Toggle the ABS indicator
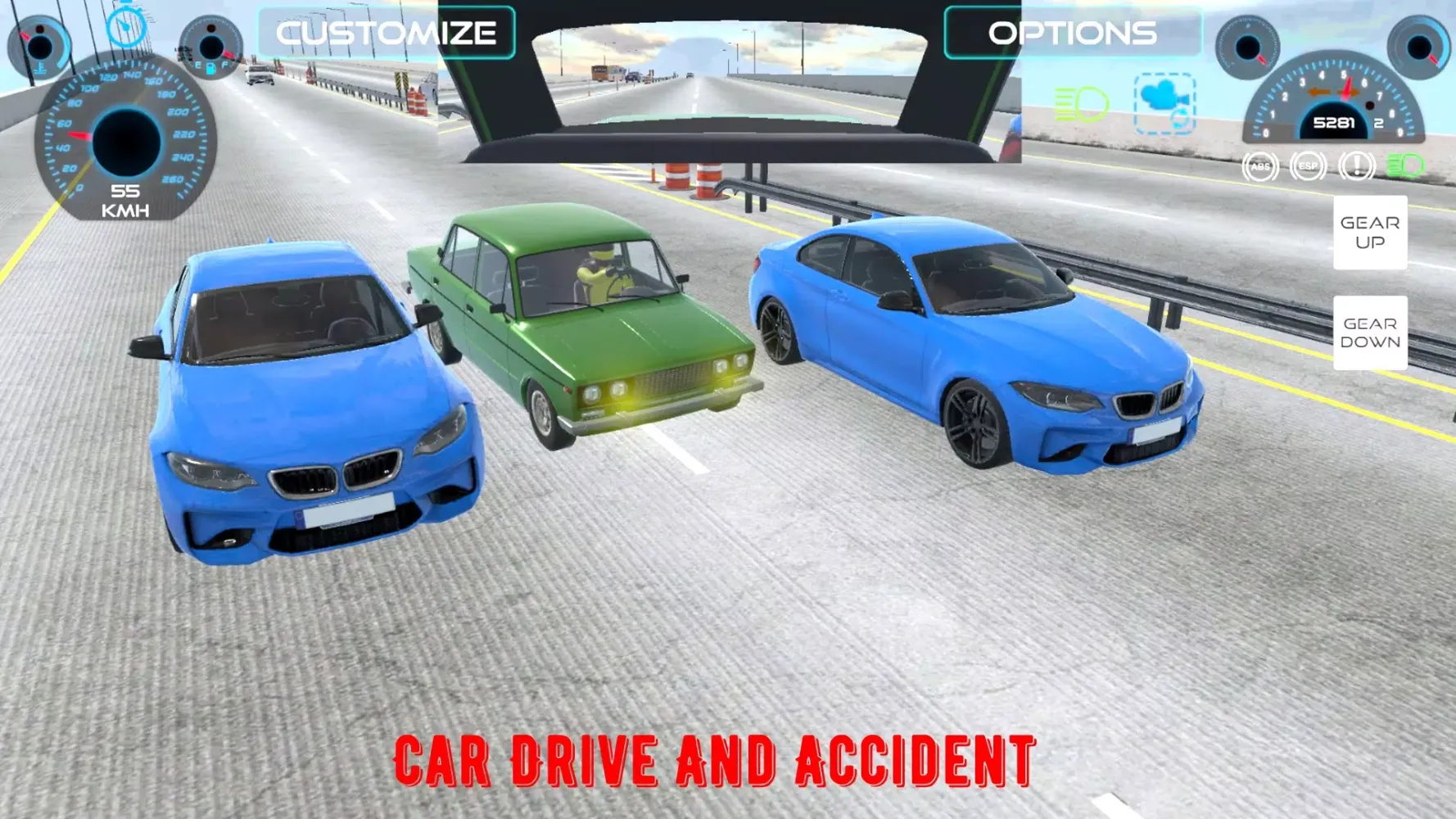1456x819 pixels. pos(1260,167)
